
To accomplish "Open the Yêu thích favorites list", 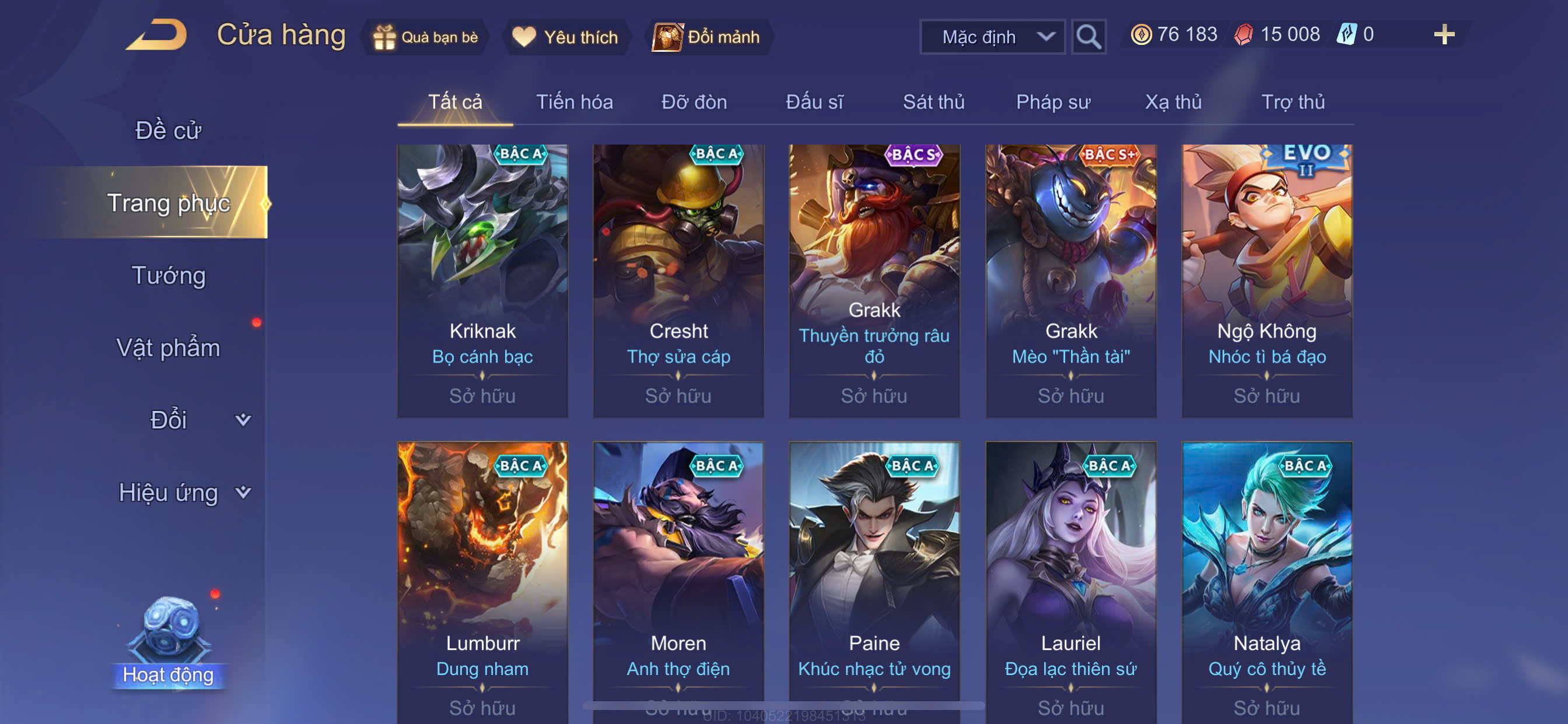I will point(565,37).
